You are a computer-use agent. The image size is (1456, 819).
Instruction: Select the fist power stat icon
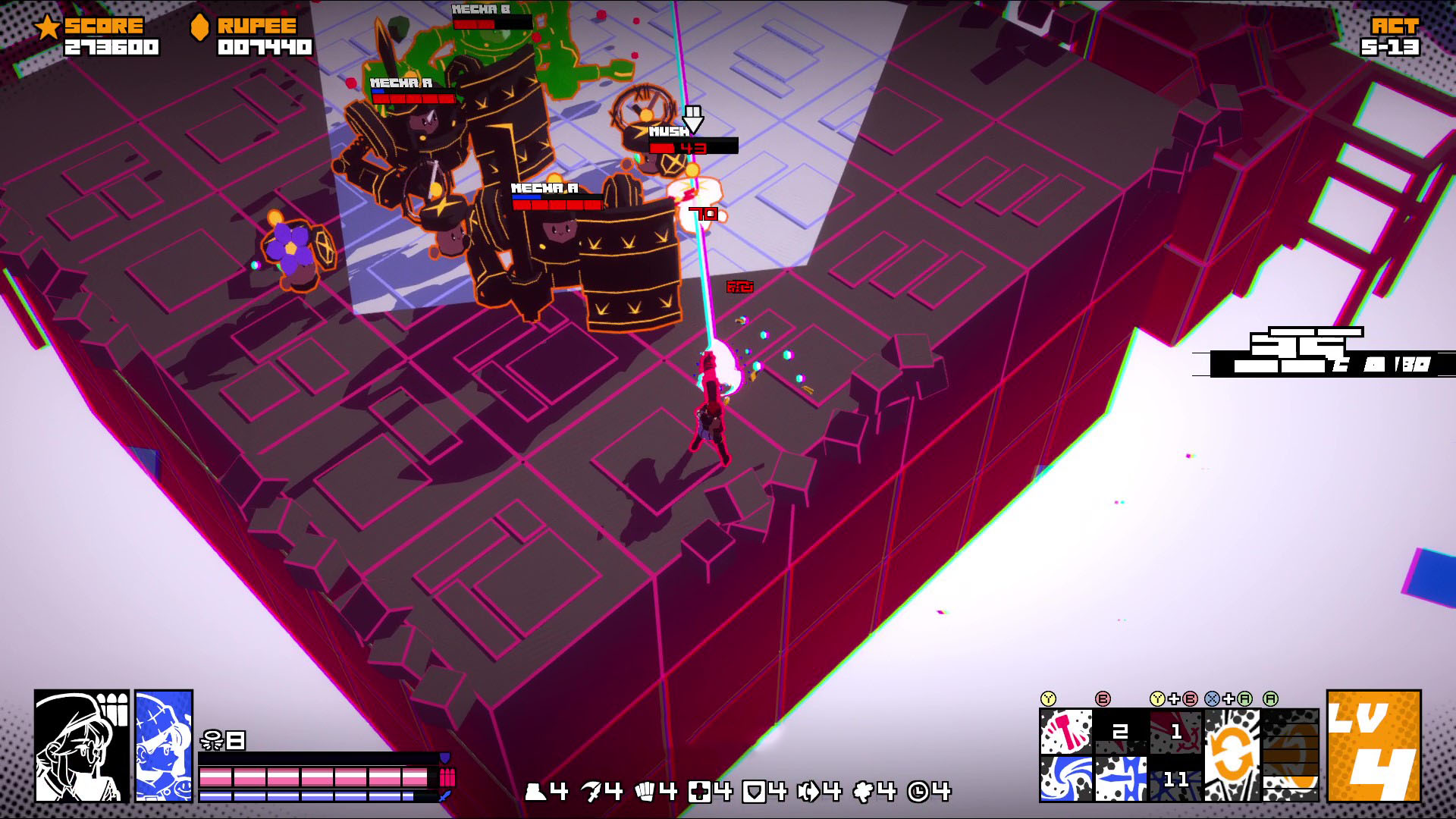tap(646, 792)
